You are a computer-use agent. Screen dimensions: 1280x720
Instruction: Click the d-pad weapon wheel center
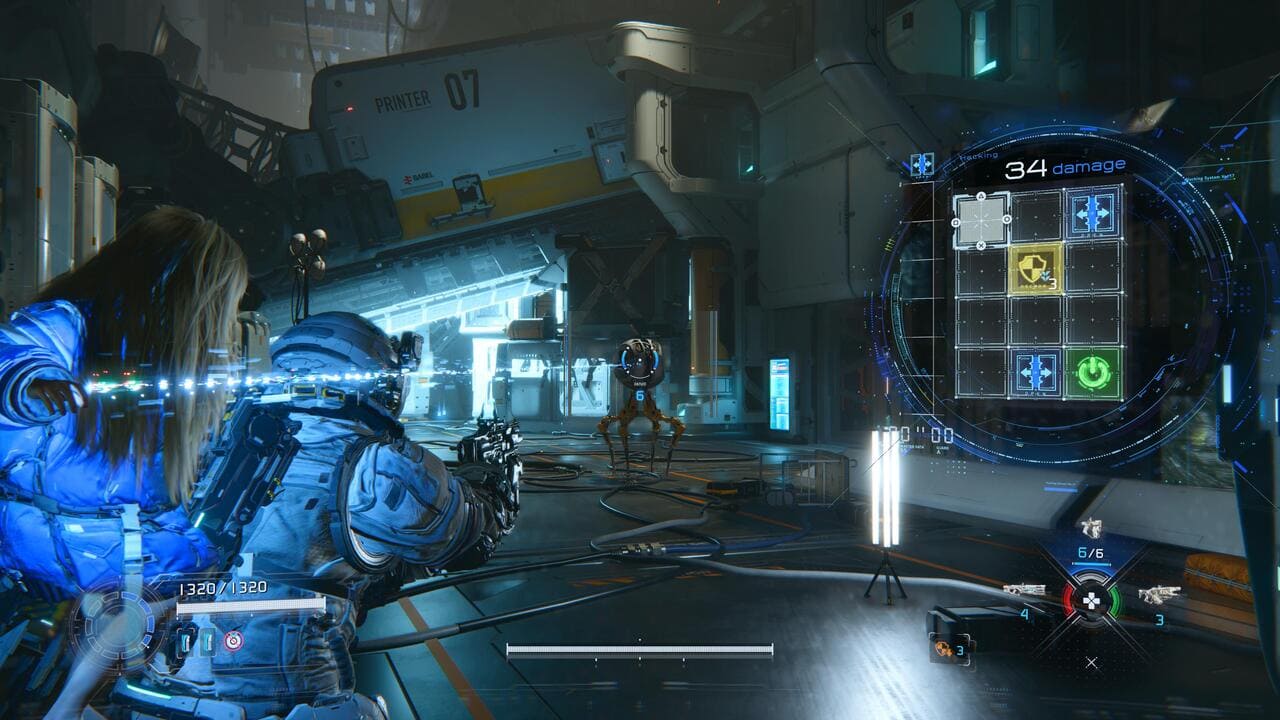coord(1091,600)
